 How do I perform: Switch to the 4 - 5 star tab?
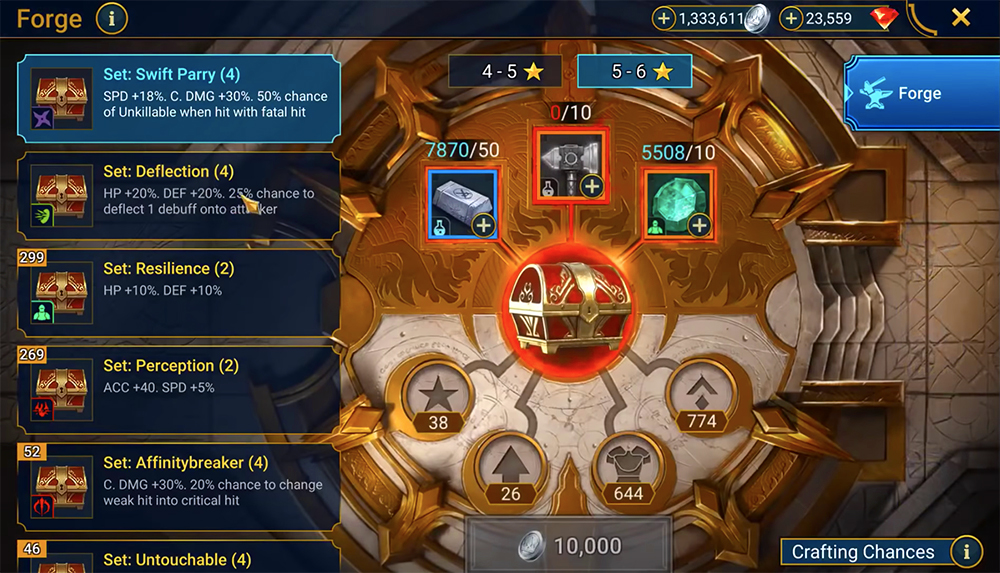[505, 72]
